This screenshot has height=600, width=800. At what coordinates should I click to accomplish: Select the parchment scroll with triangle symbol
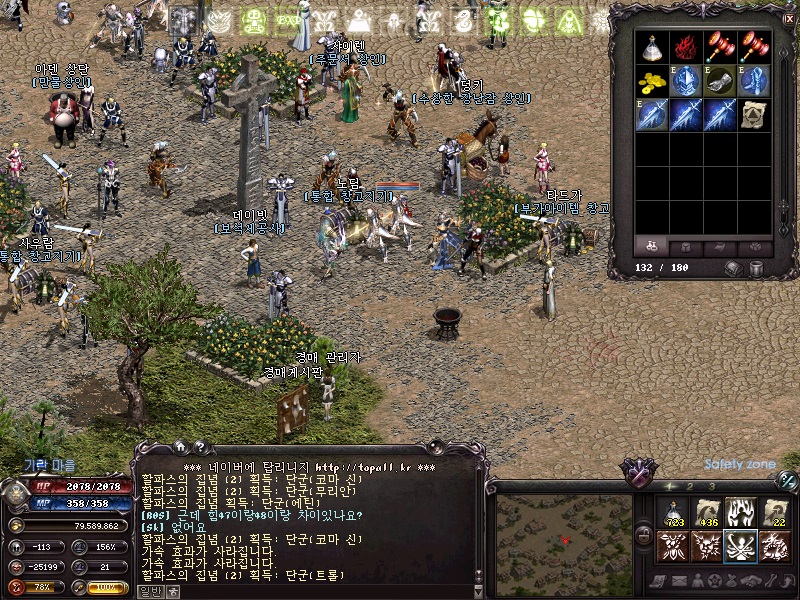pos(755,114)
